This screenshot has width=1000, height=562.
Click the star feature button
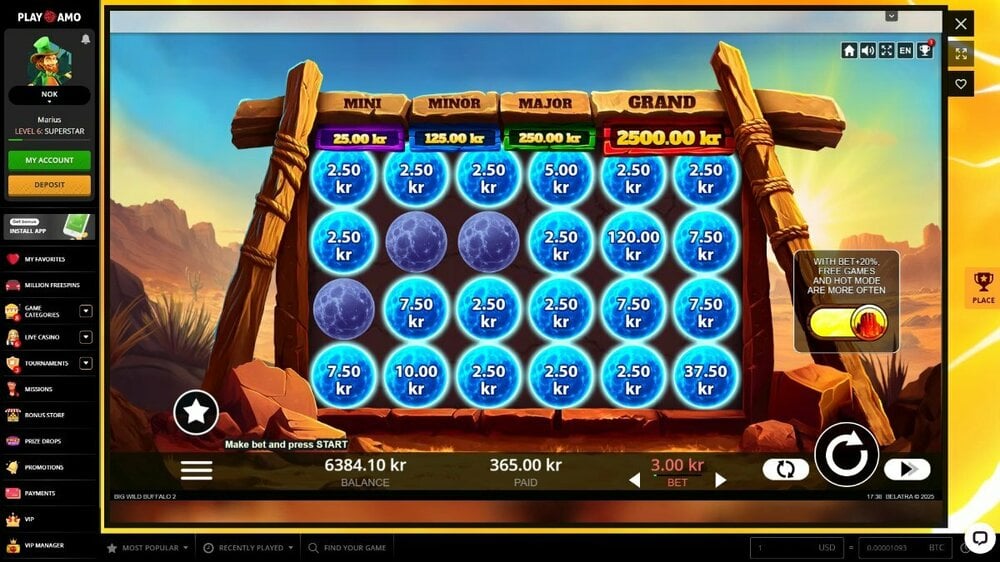coord(196,411)
